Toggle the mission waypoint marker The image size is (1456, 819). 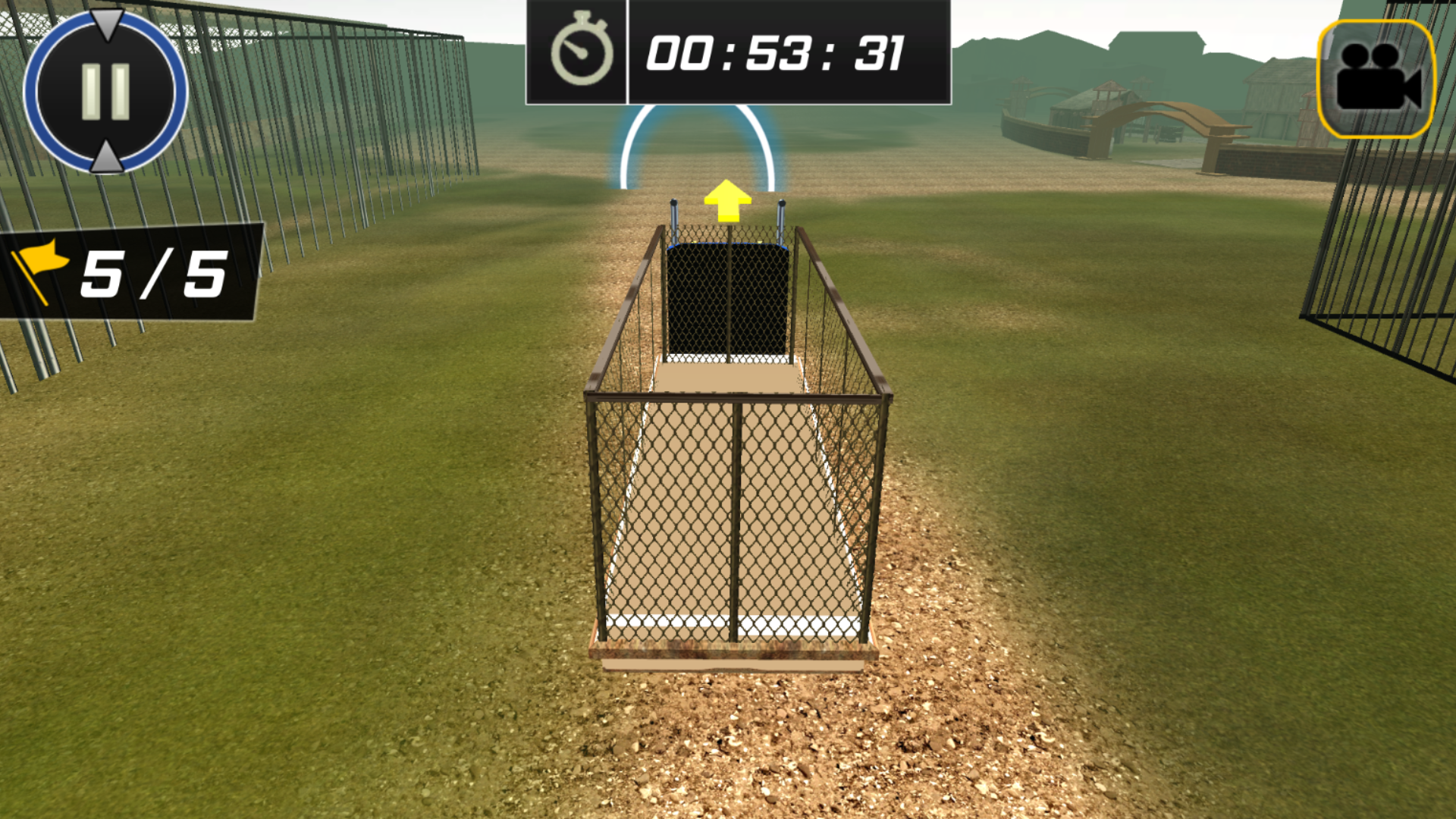point(726,201)
